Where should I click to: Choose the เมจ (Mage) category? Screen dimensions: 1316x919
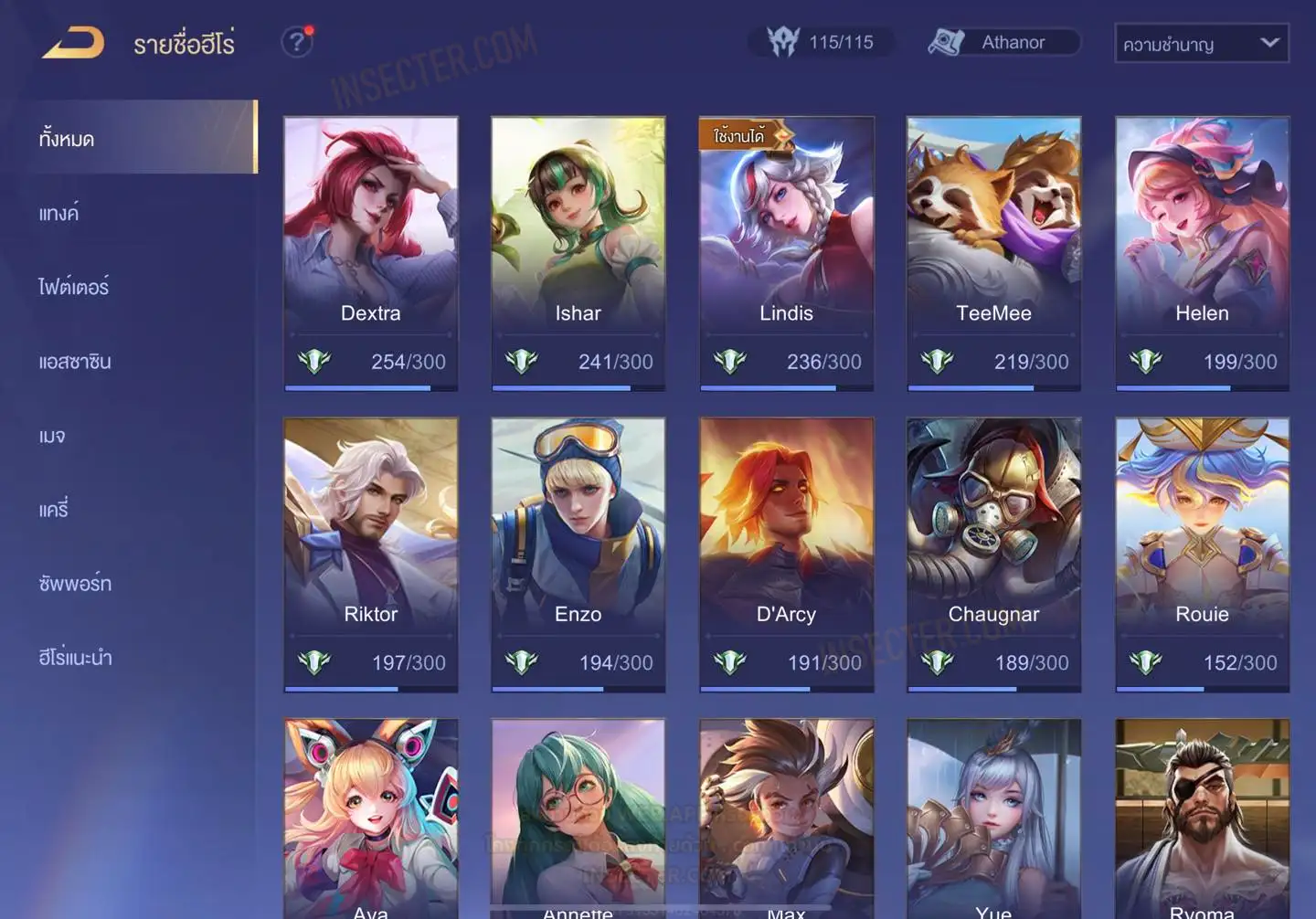pos(52,436)
